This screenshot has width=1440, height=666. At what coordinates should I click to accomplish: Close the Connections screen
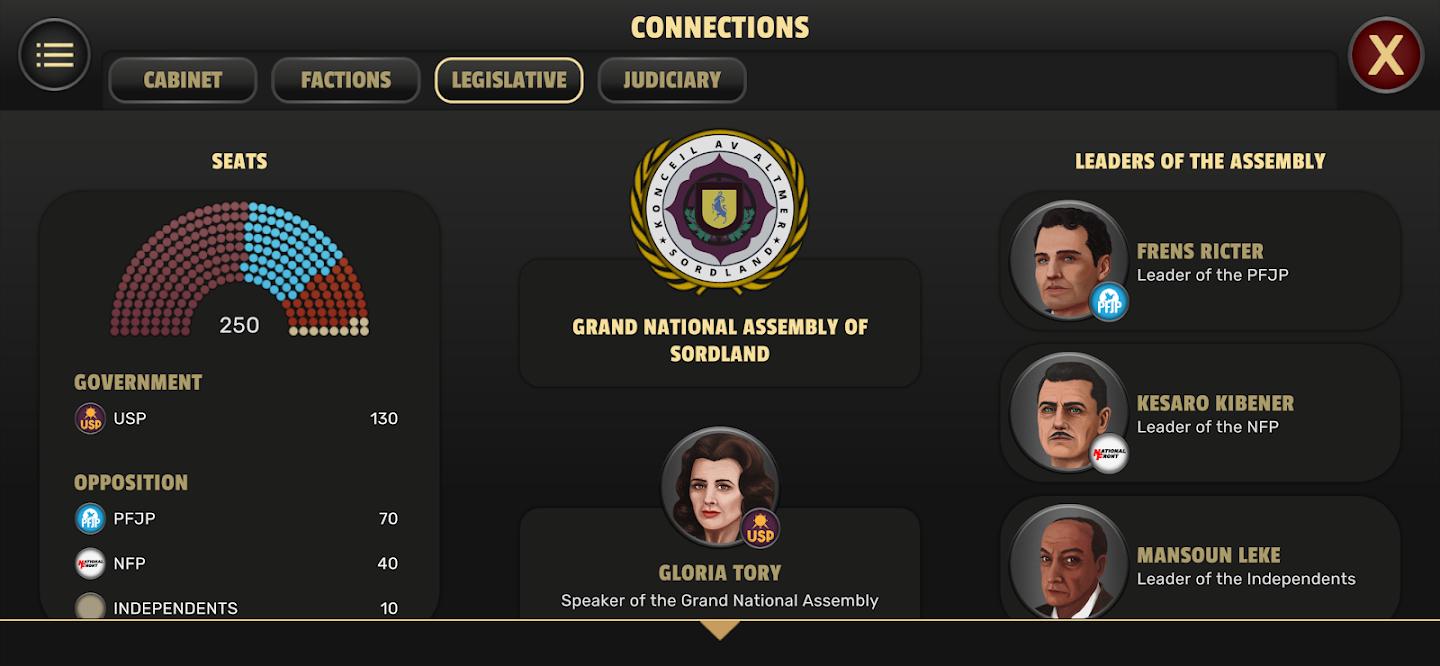1385,55
